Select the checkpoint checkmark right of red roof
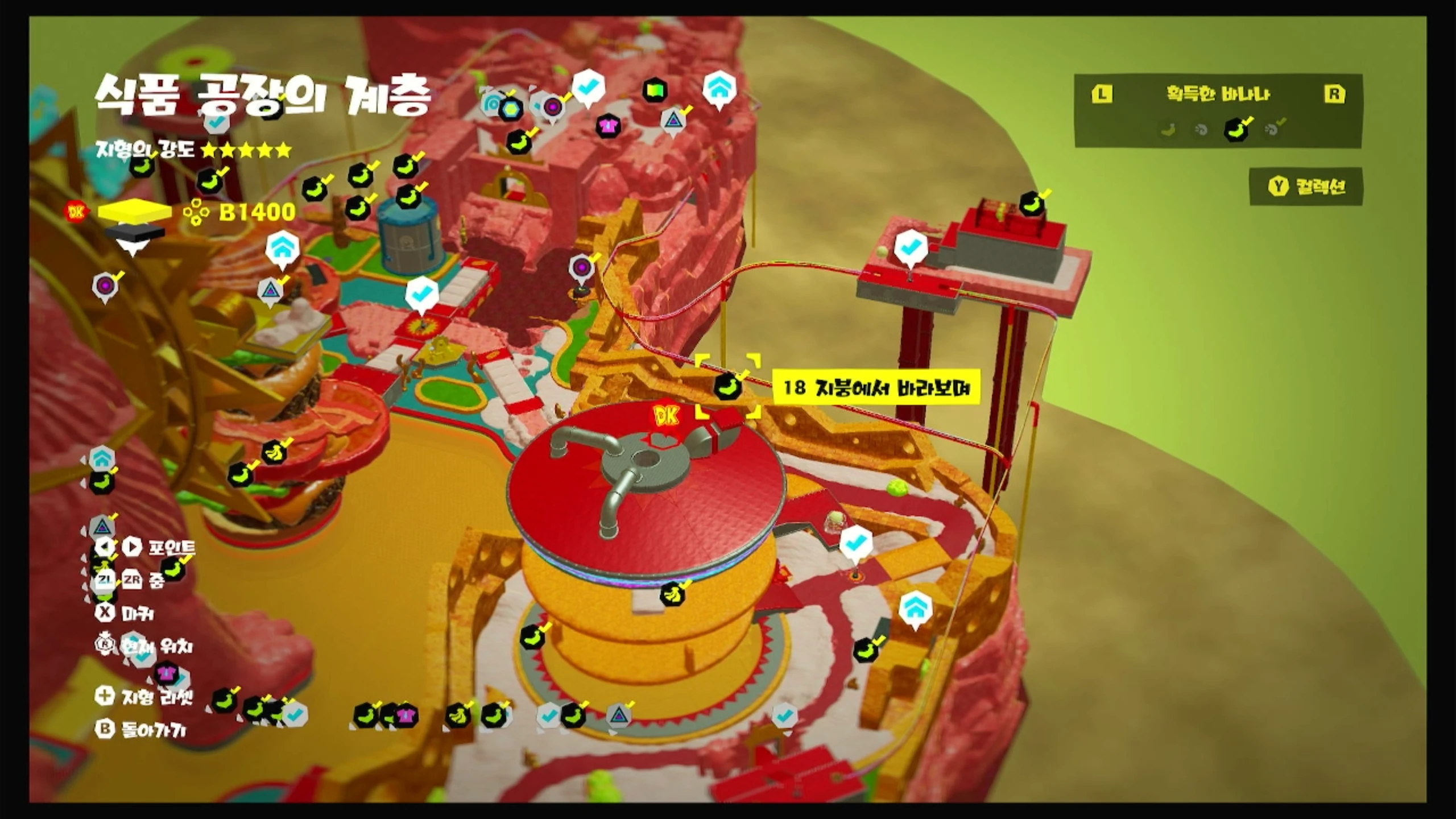1456x819 pixels. point(855,544)
